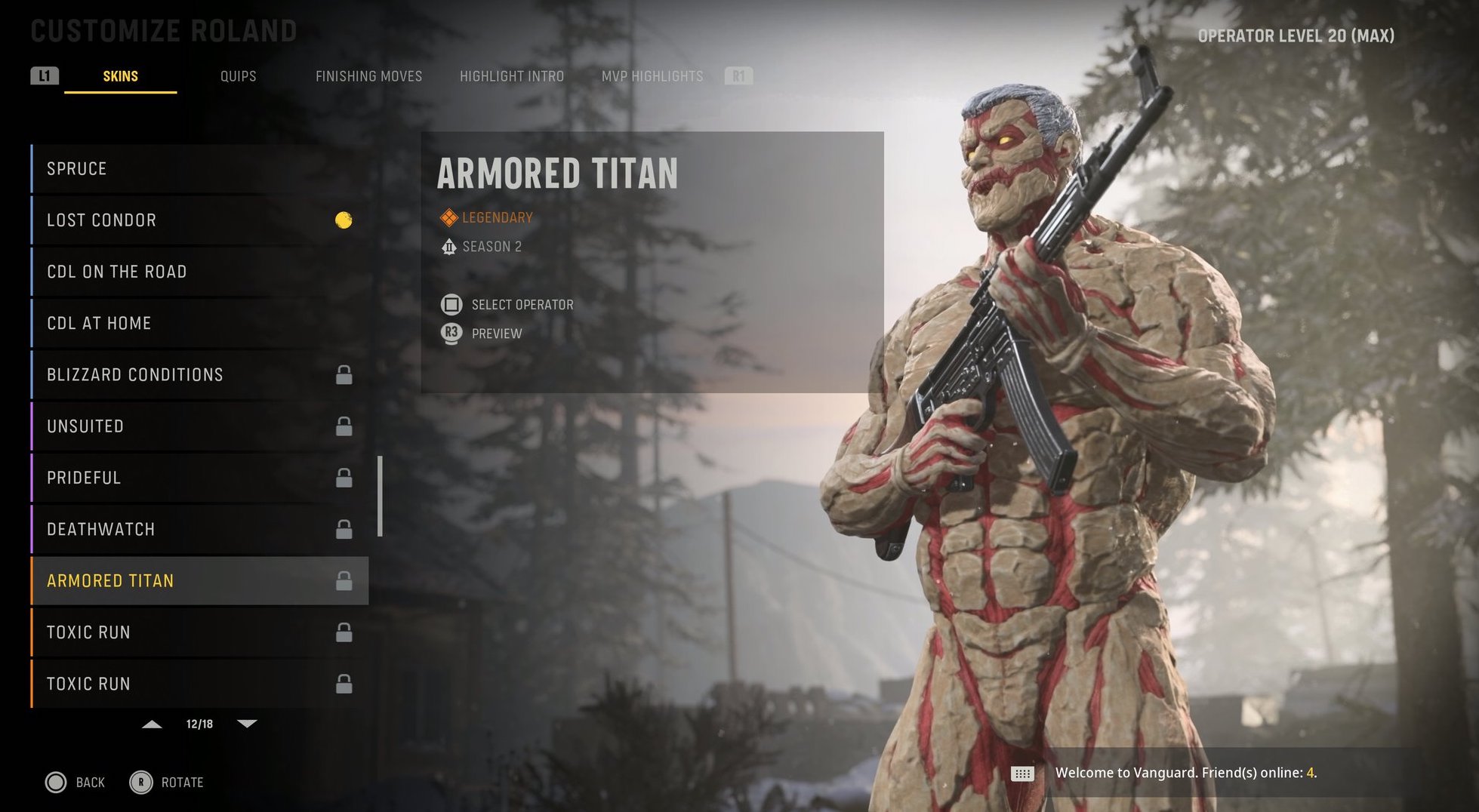Open the Finishing Moves tab
The width and height of the screenshot is (1479, 812).
coord(369,75)
